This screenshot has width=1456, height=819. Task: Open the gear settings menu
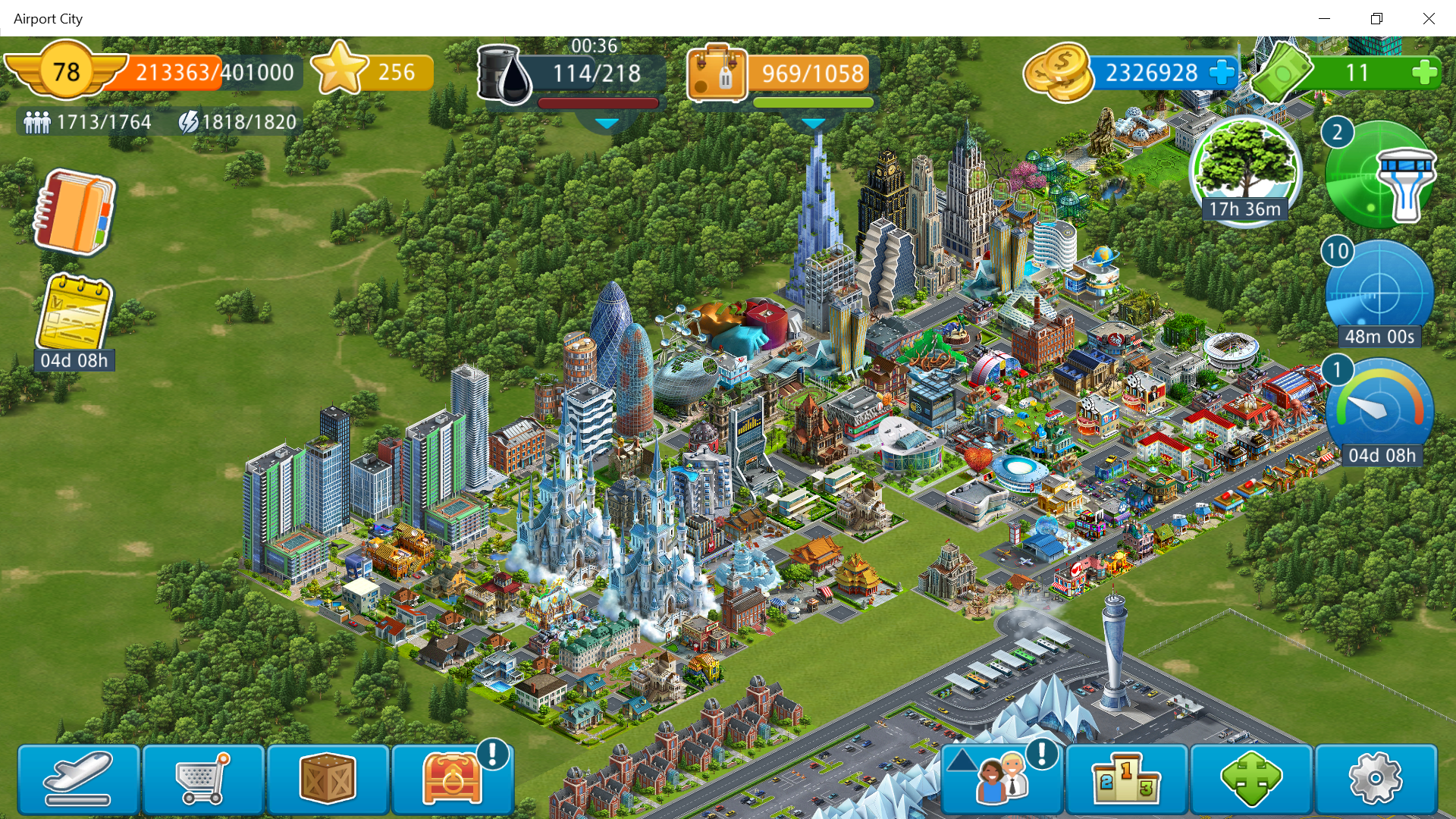[x=1375, y=779]
